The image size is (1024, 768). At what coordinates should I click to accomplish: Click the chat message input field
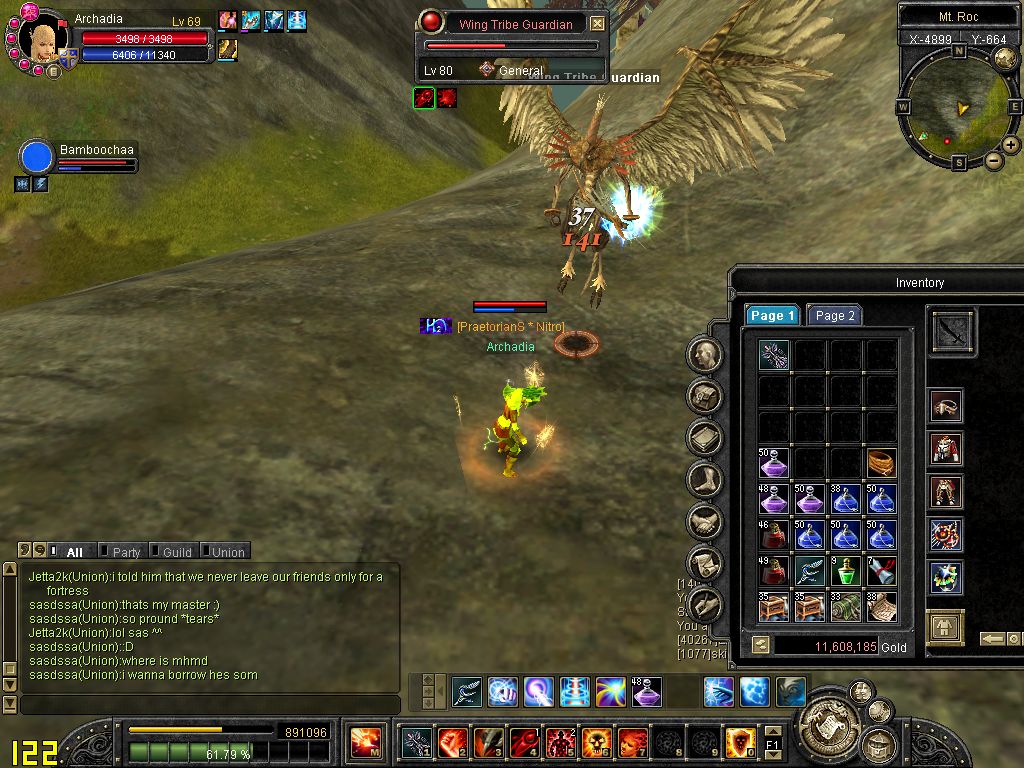point(210,705)
